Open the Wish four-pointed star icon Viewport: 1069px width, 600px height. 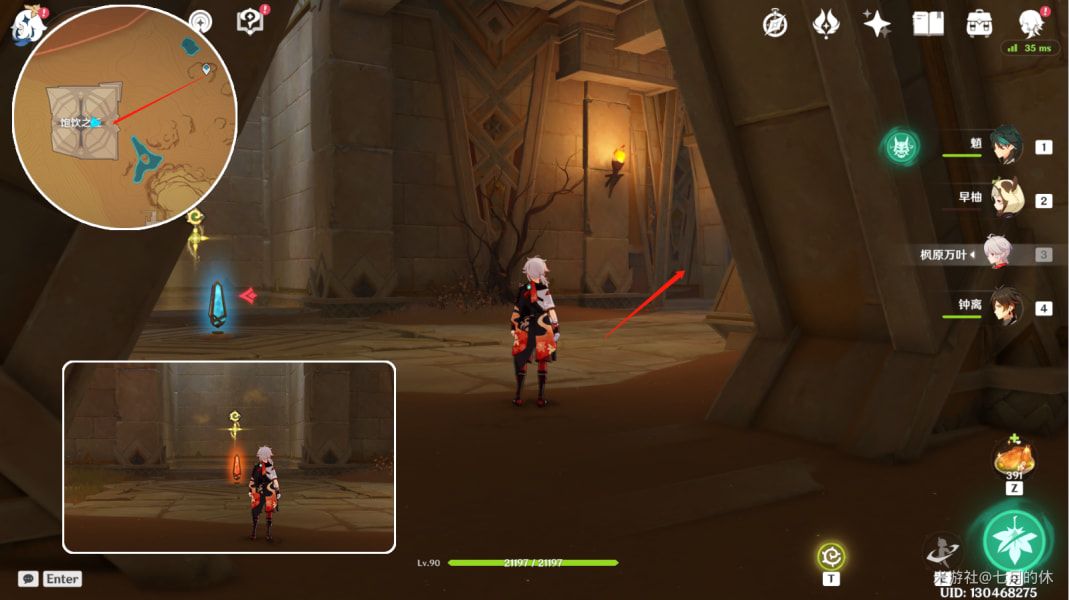coord(877,24)
